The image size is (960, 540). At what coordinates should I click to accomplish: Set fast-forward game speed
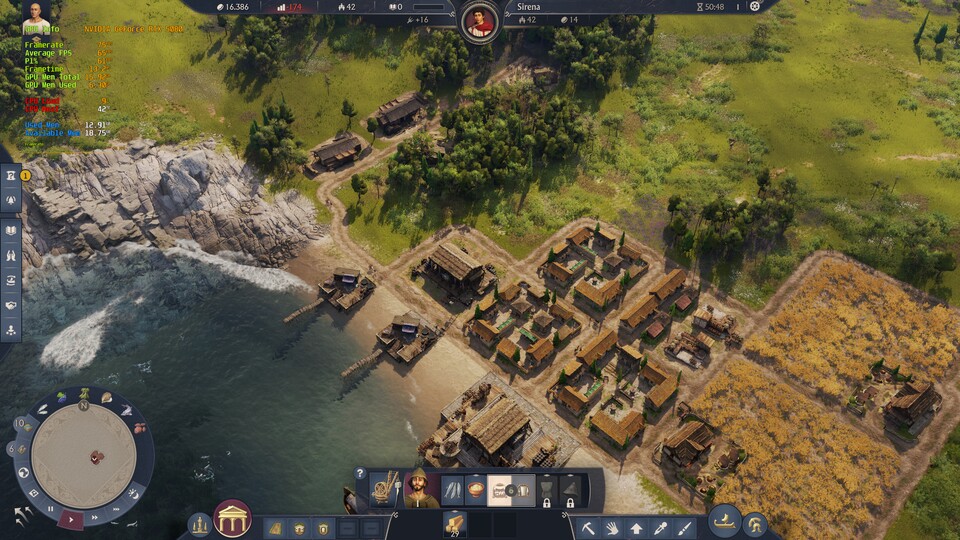click(93, 519)
